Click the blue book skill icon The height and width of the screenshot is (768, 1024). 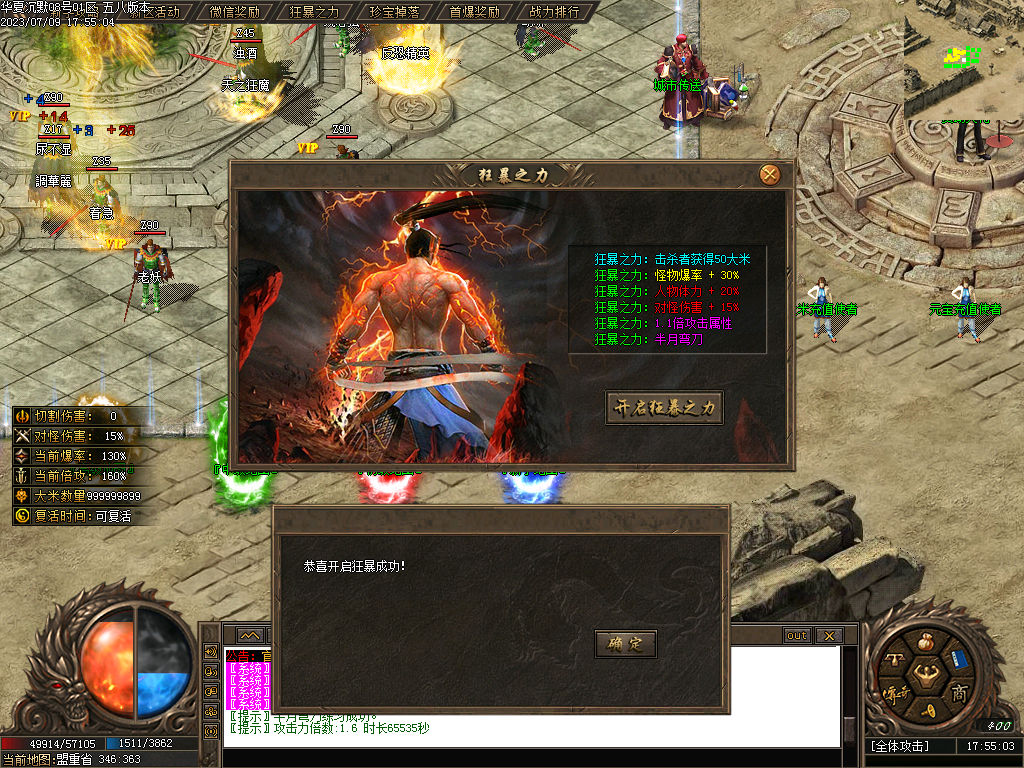pos(960,658)
